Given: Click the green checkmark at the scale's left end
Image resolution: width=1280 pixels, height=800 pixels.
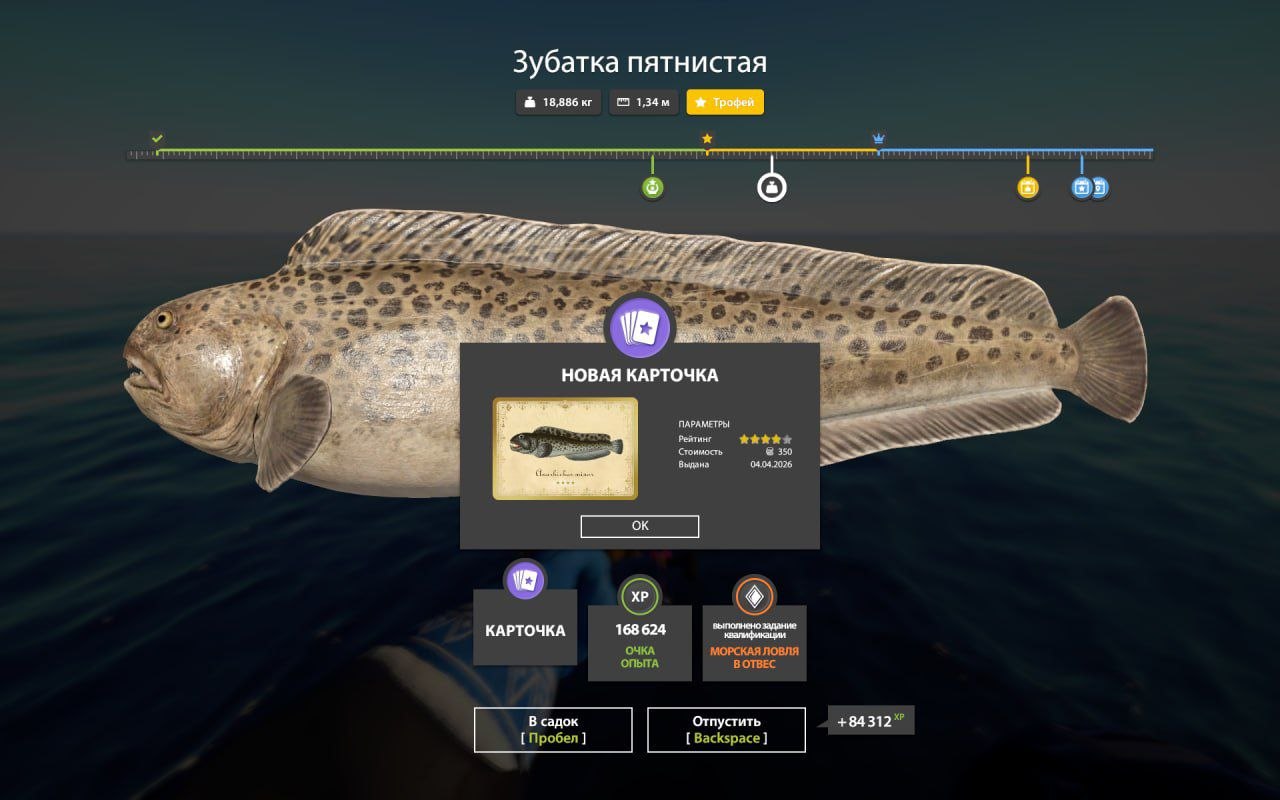Looking at the screenshot, I should 157,137.
